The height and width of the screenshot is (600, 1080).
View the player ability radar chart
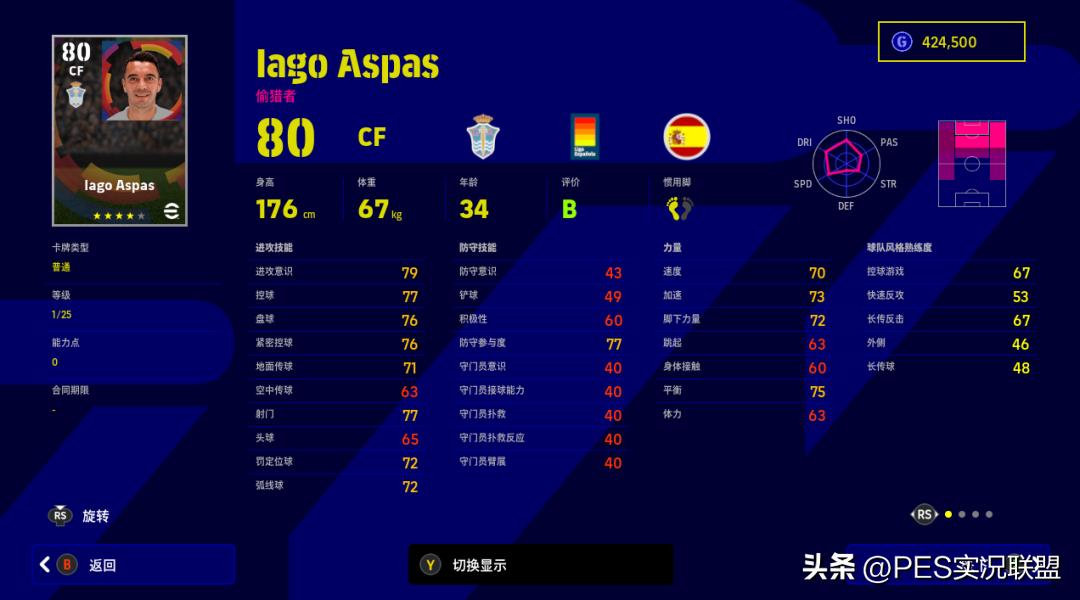tap(845, 163)
